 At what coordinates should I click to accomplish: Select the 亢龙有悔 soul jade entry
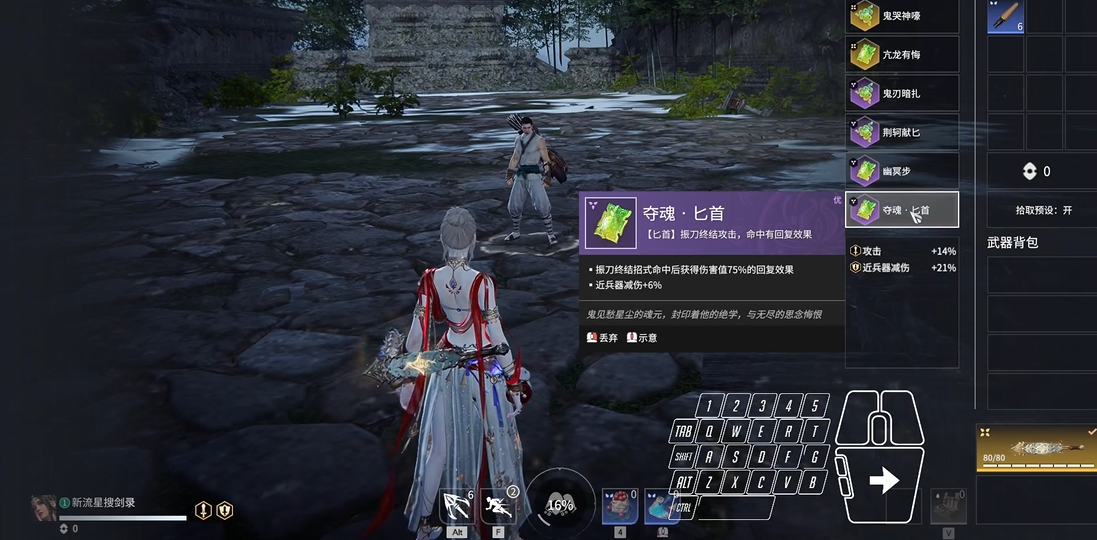coord(902,55)
